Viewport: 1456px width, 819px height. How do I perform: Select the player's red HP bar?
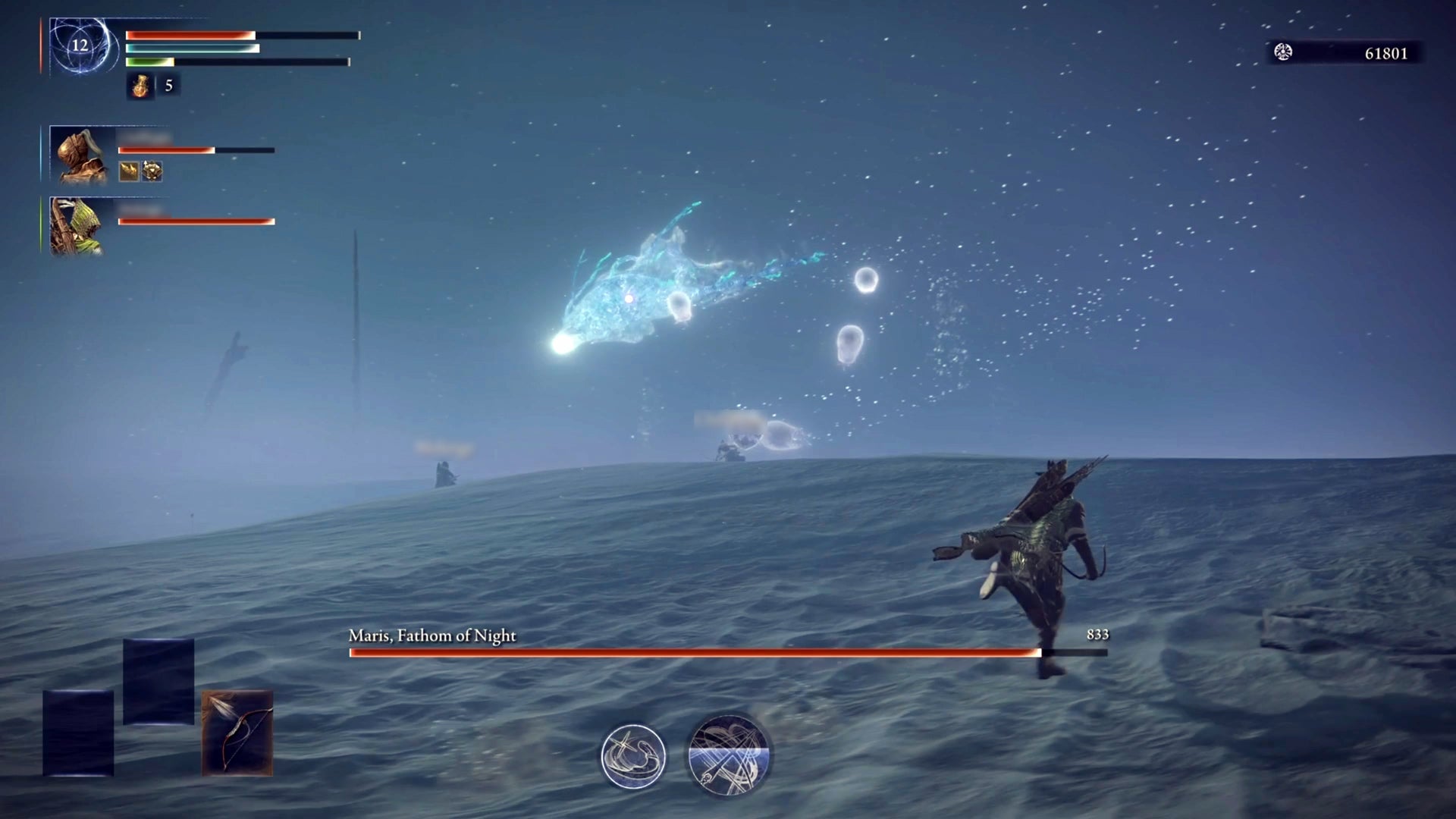(190, 34)
